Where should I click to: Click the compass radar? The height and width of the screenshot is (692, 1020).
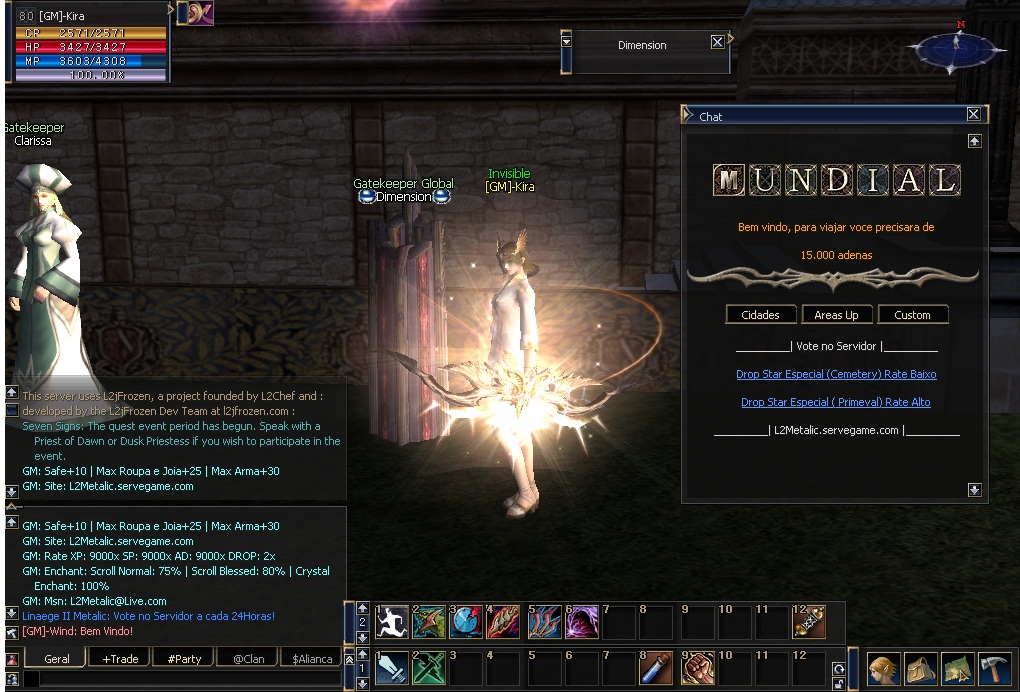[955, 46]
